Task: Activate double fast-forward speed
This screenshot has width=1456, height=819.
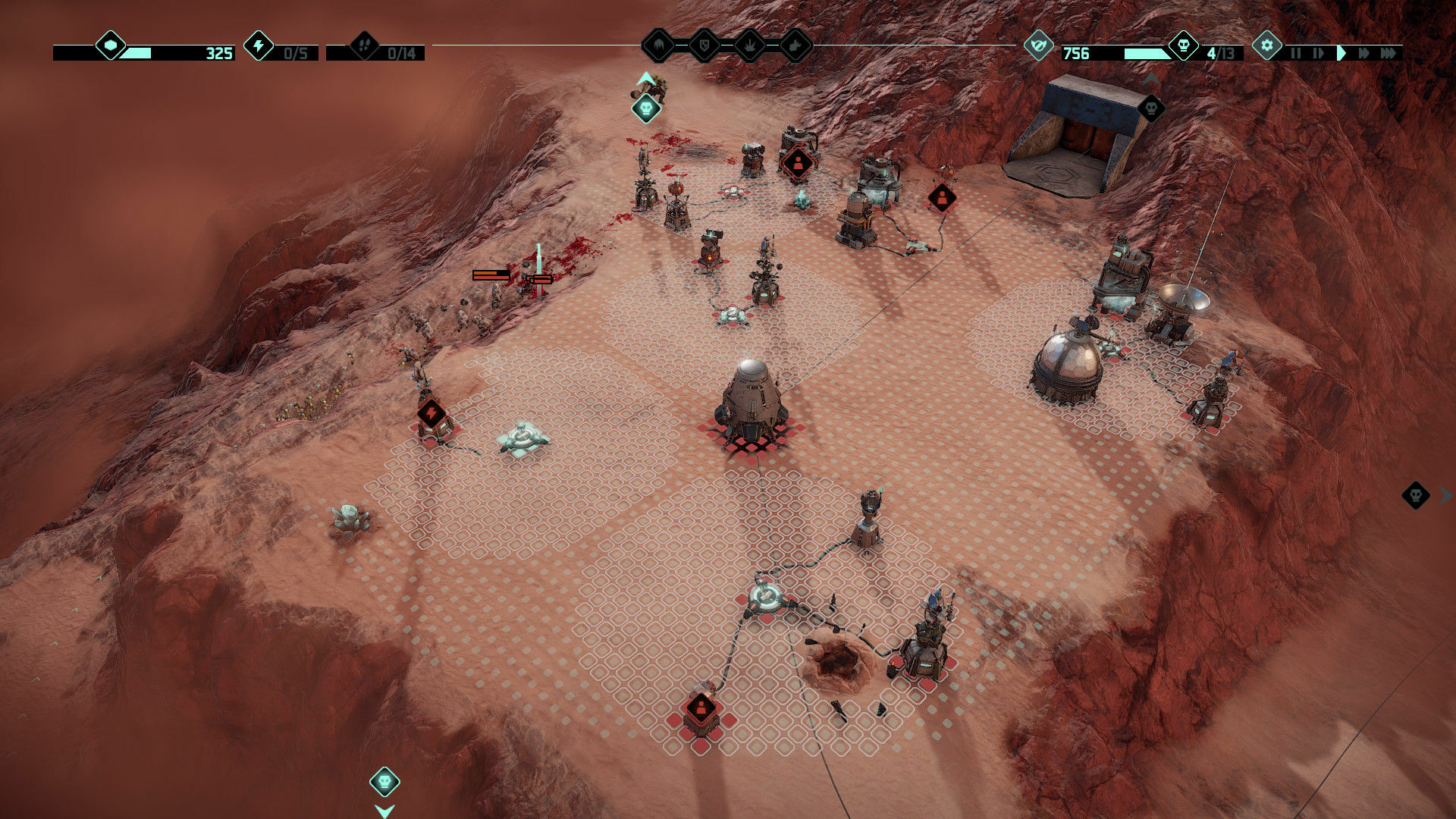Action: click(x=1363, y=53)
